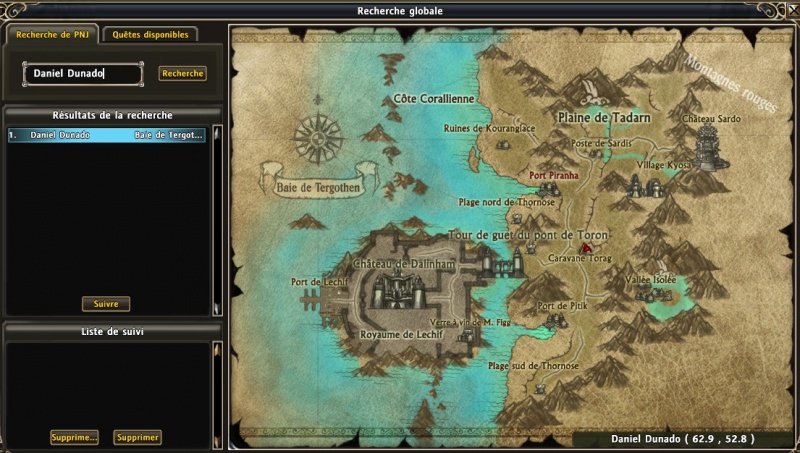Switch to the Recherche de PNJ tab
Viewport: 800px width, 453px height.
[53, 34]
